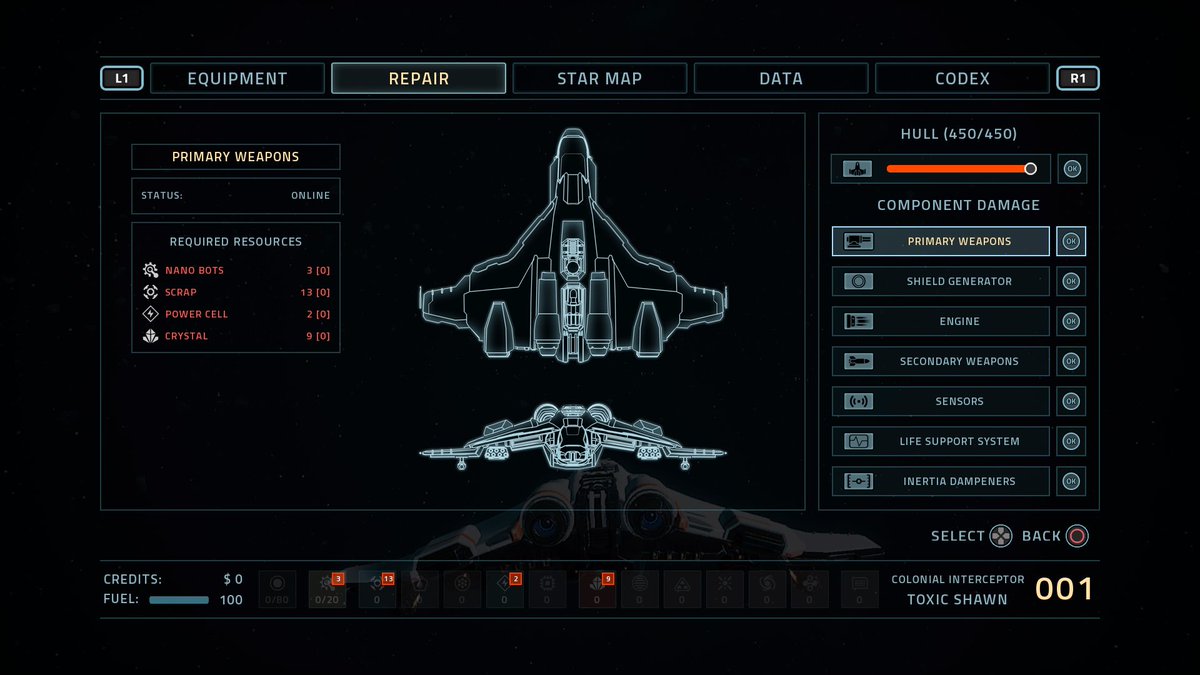Click the OK button beside Sensors
This screenshot has width=1200, height=675.
coord(1072,401)
